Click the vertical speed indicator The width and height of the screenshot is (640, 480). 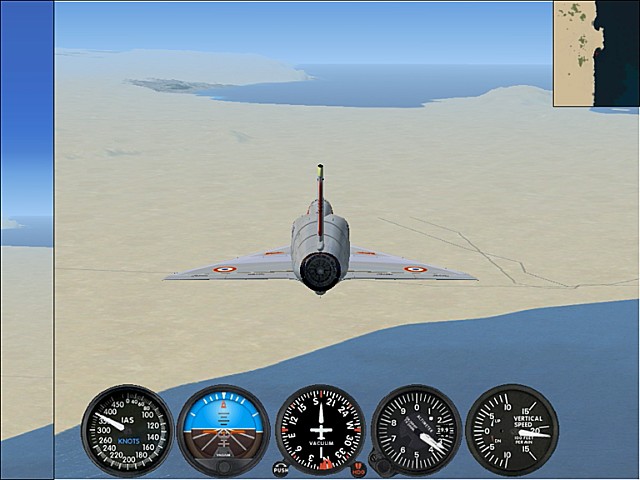click(x=512, y=430)
